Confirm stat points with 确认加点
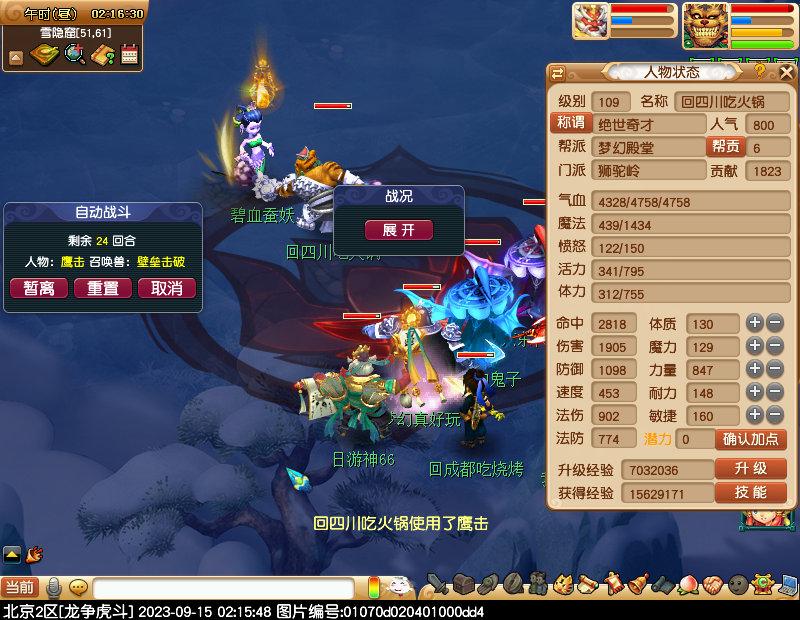 point(750,439)
